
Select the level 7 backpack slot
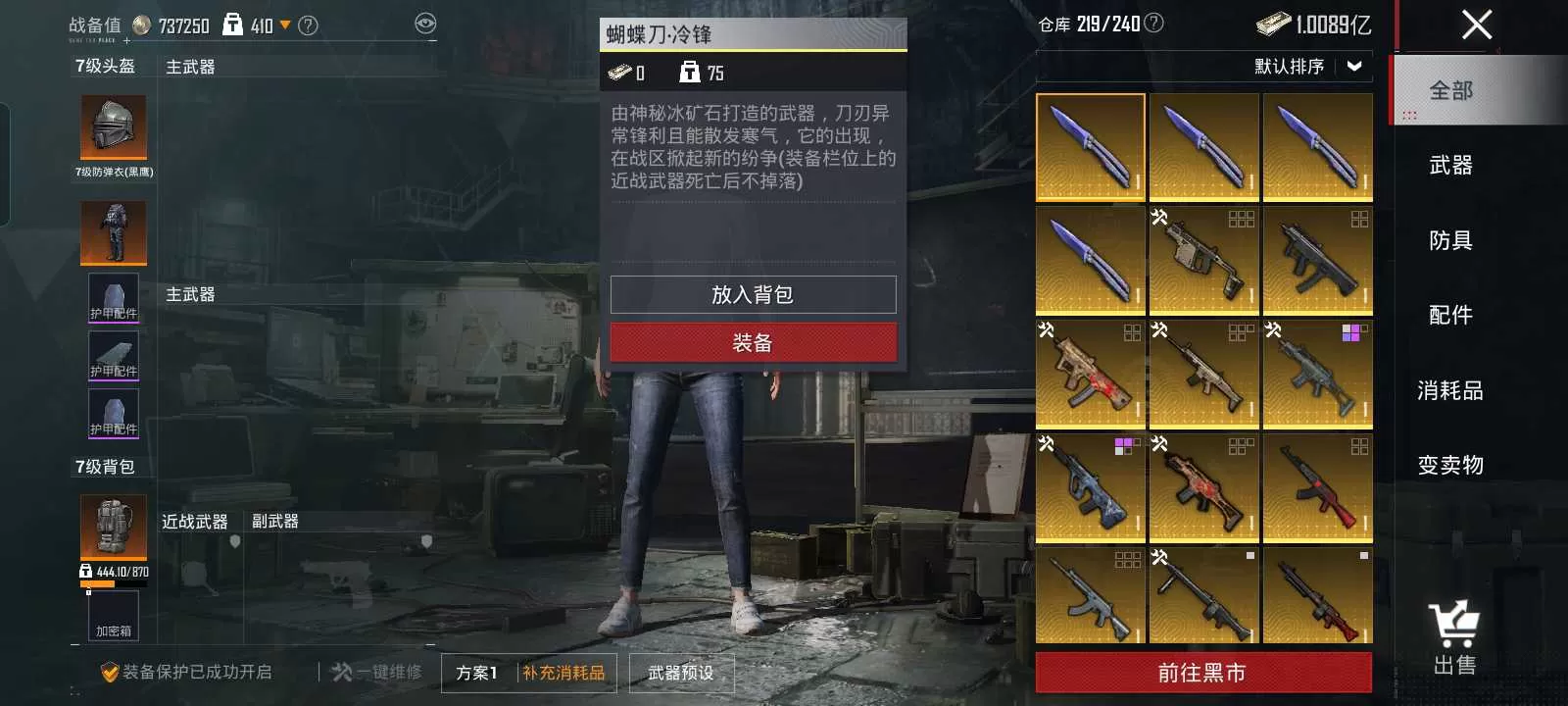pos(114,528)
